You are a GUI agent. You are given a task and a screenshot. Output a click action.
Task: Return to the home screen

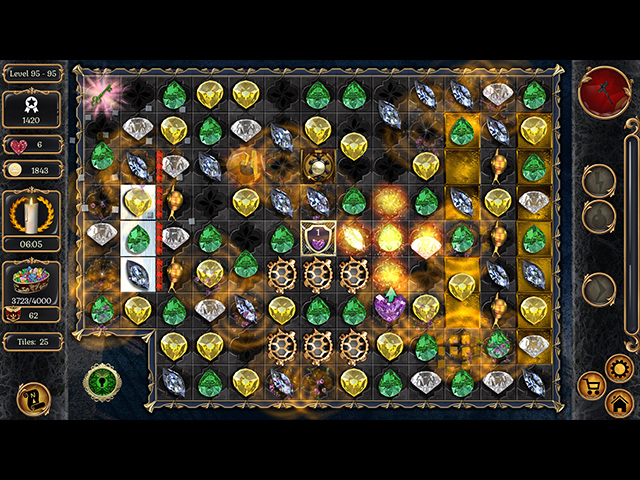(619, 403)
